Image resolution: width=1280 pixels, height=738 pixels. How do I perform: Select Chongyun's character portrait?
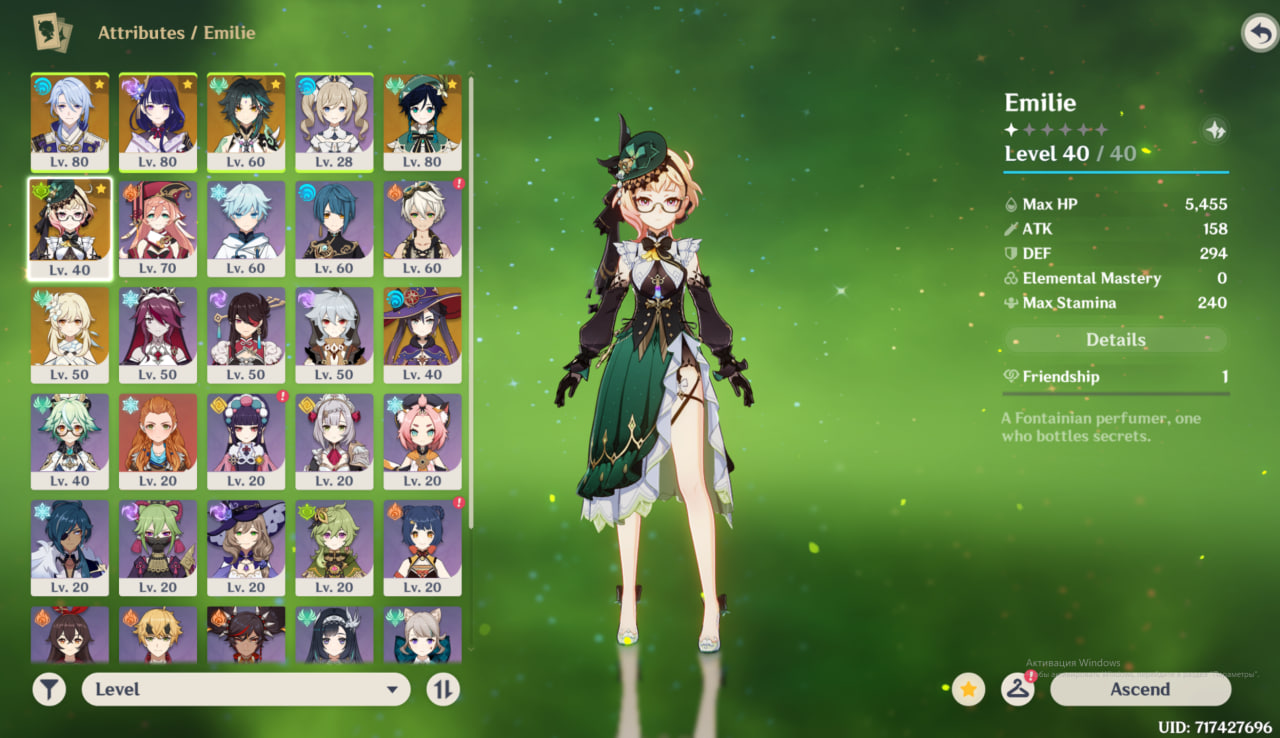click(x=246, y=227)
